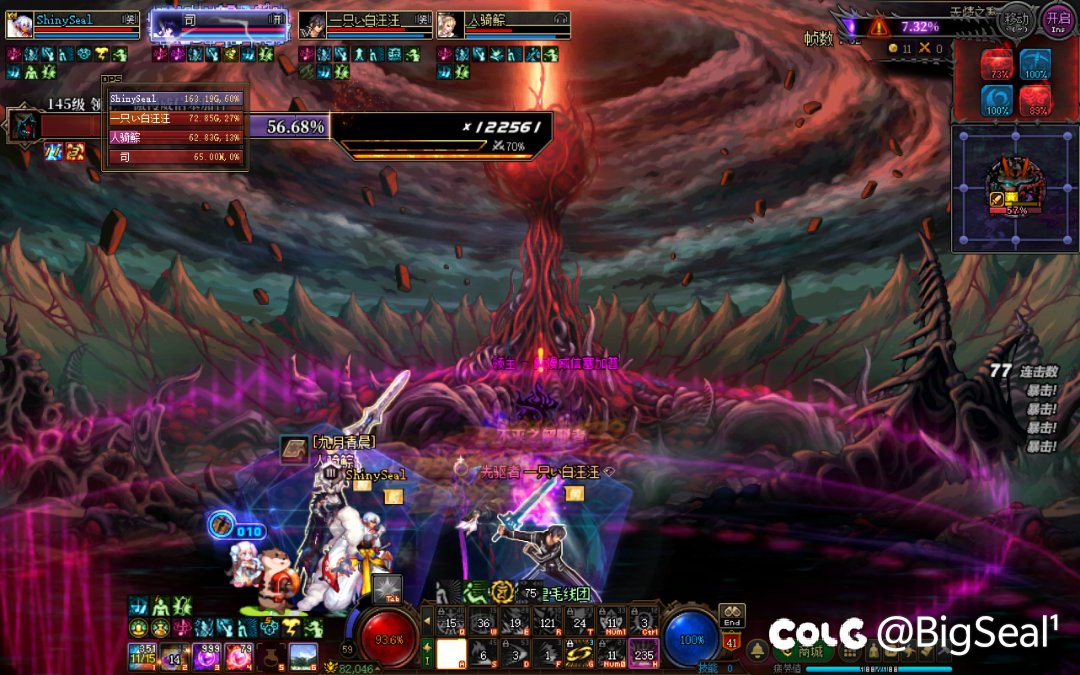Click the white blank skill slot
This screenshot has width=1080, height=675.
point(452,654)
